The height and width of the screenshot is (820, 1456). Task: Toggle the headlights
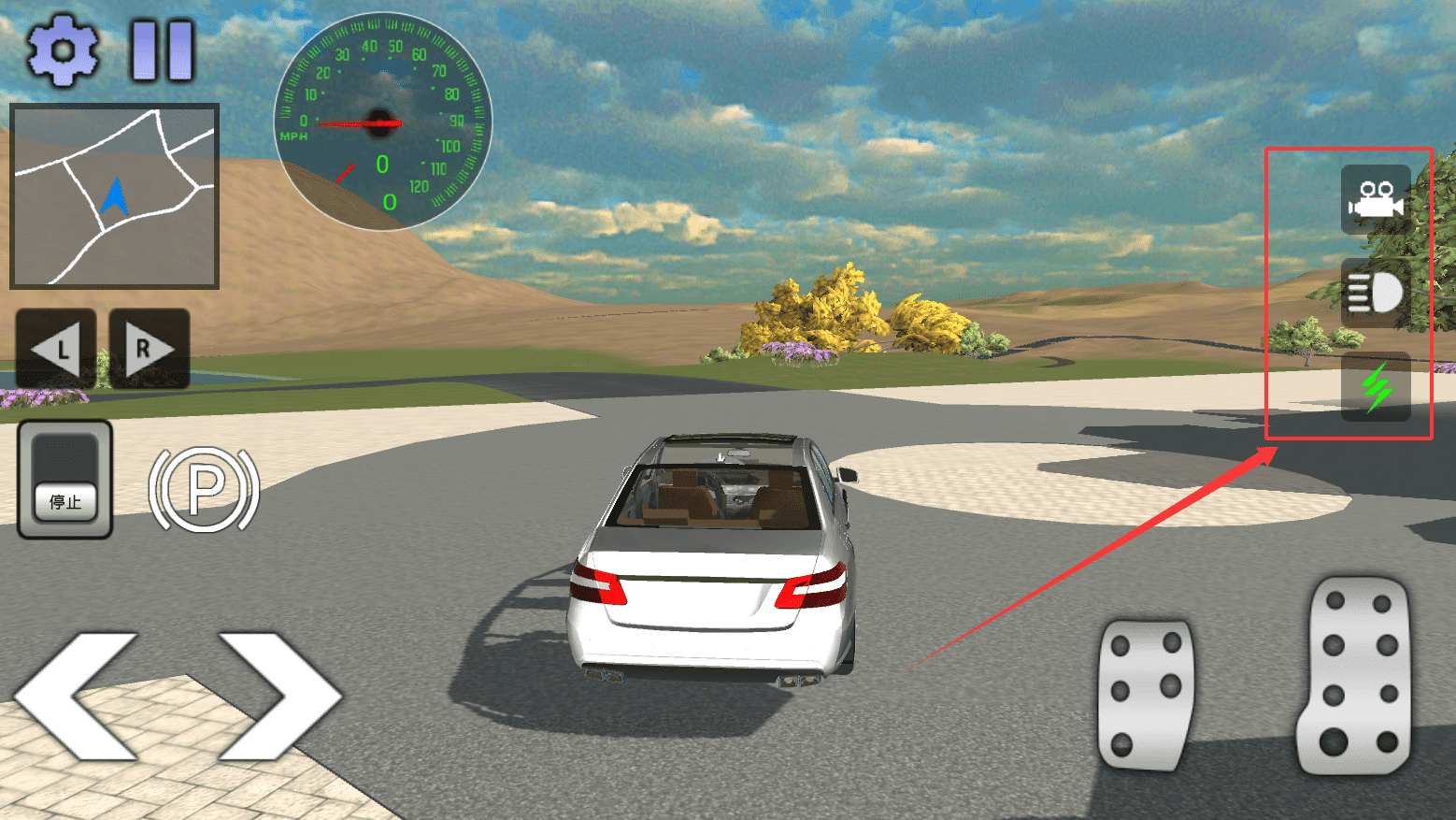[x=1375, y=294]
